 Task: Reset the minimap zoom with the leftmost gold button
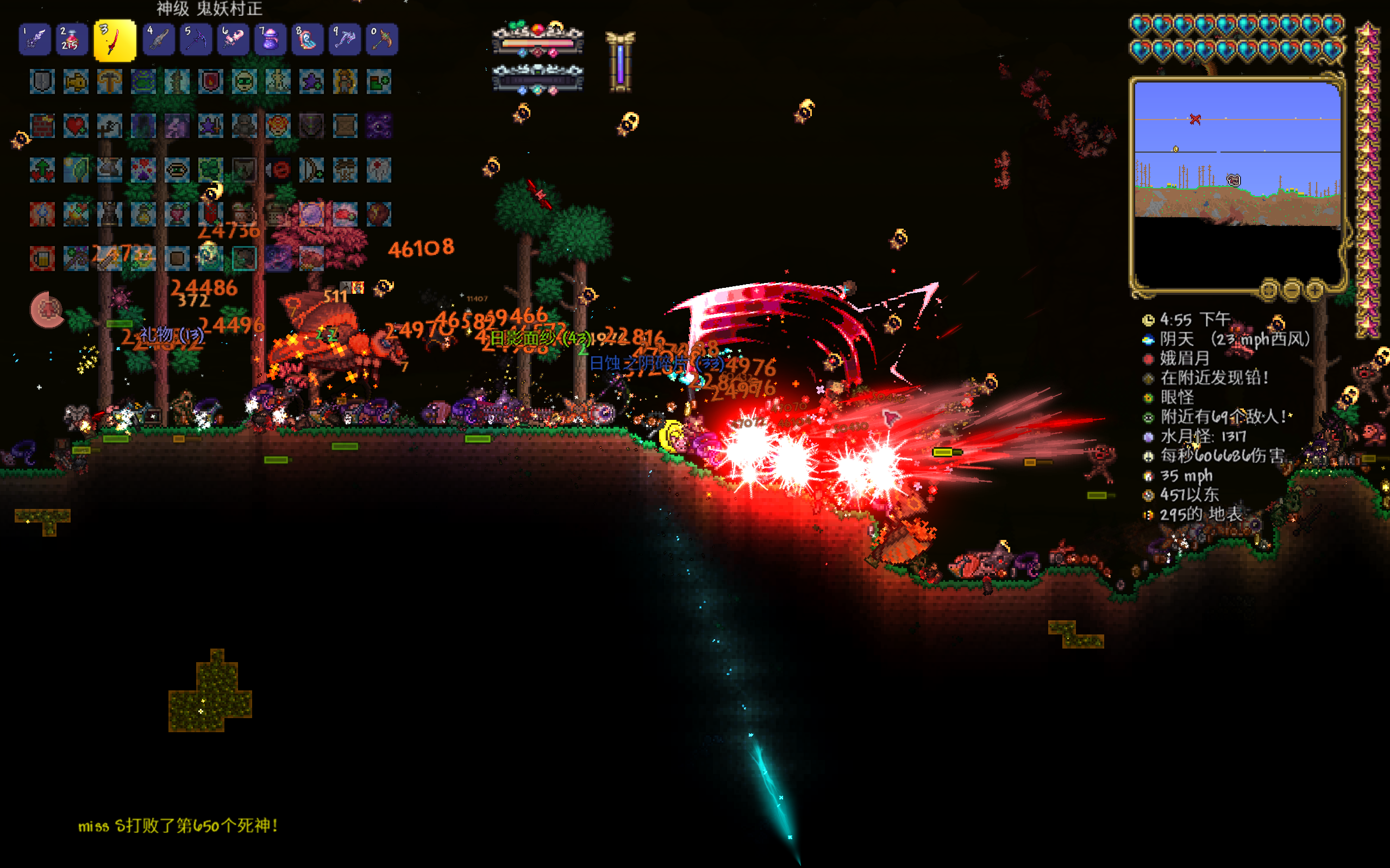point(1269,290)
